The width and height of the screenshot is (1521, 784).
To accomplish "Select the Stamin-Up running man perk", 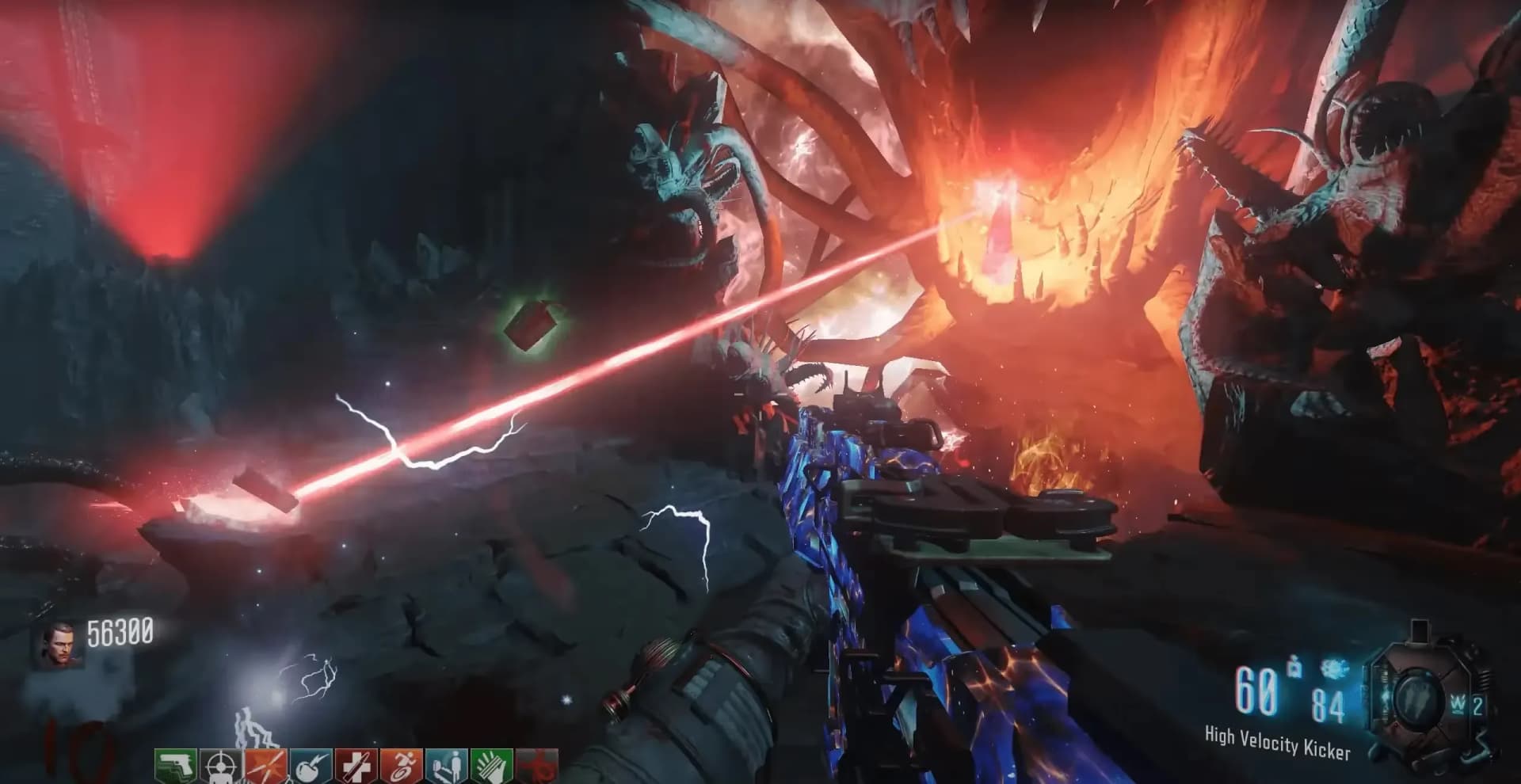I will pyautogui.click(x=401, y=765).
